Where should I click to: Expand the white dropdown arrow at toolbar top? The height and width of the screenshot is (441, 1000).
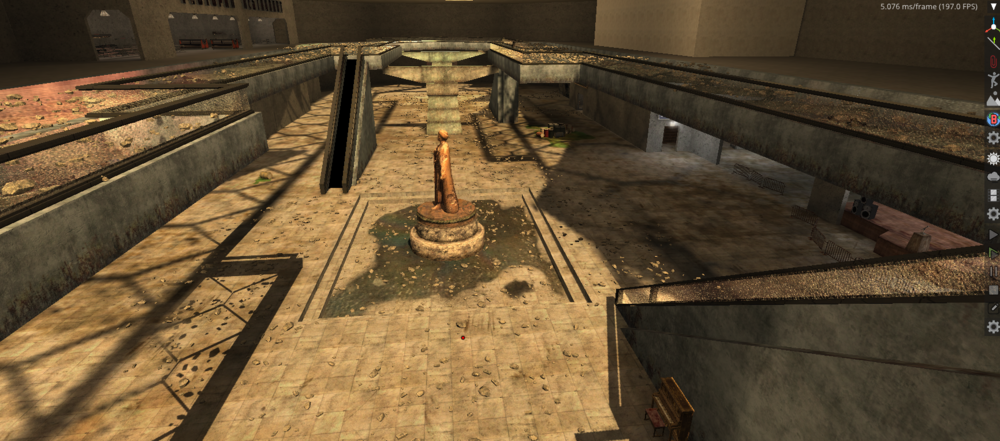click(x=993, y=7)
